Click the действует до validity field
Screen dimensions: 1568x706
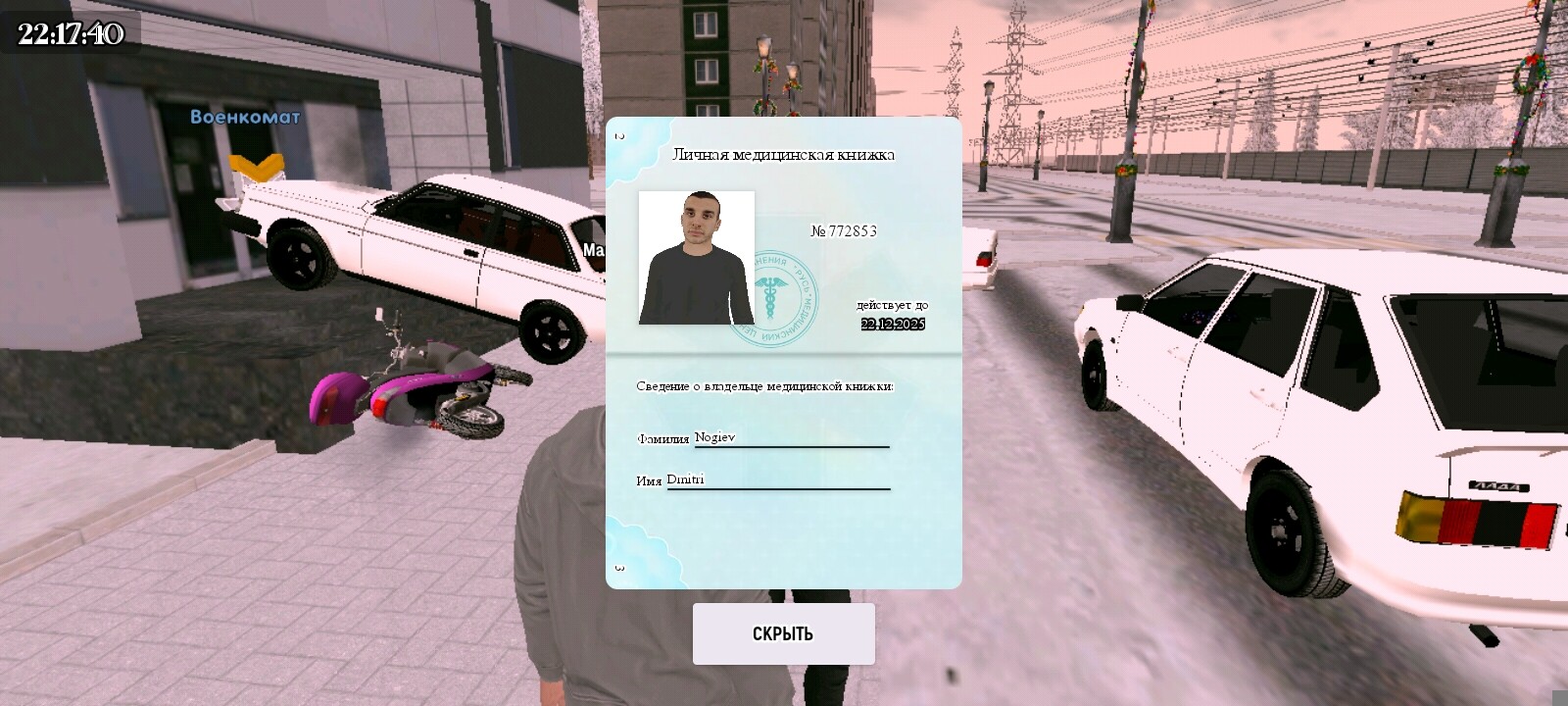point(892,304)
